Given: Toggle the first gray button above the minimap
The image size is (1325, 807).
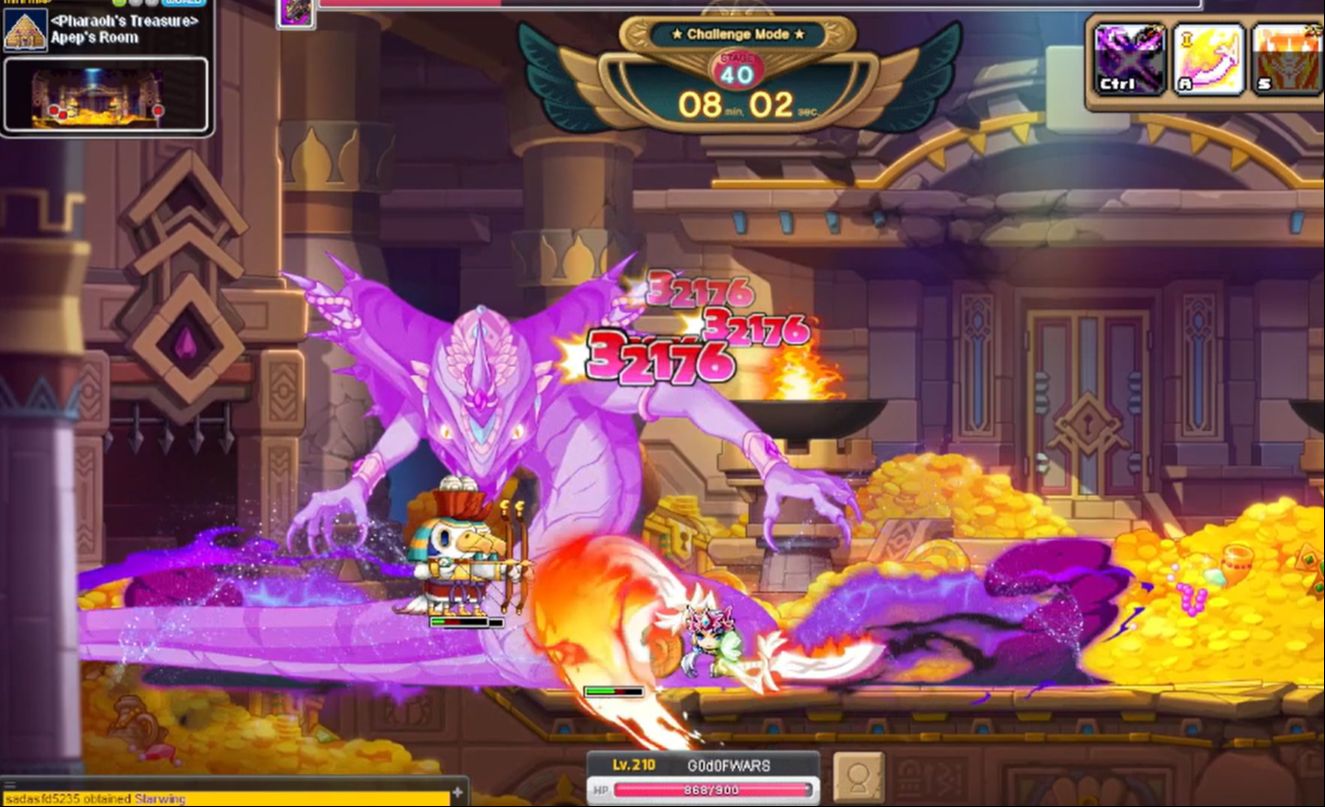Looking at the screenshot, I should (x=134, y=3).
